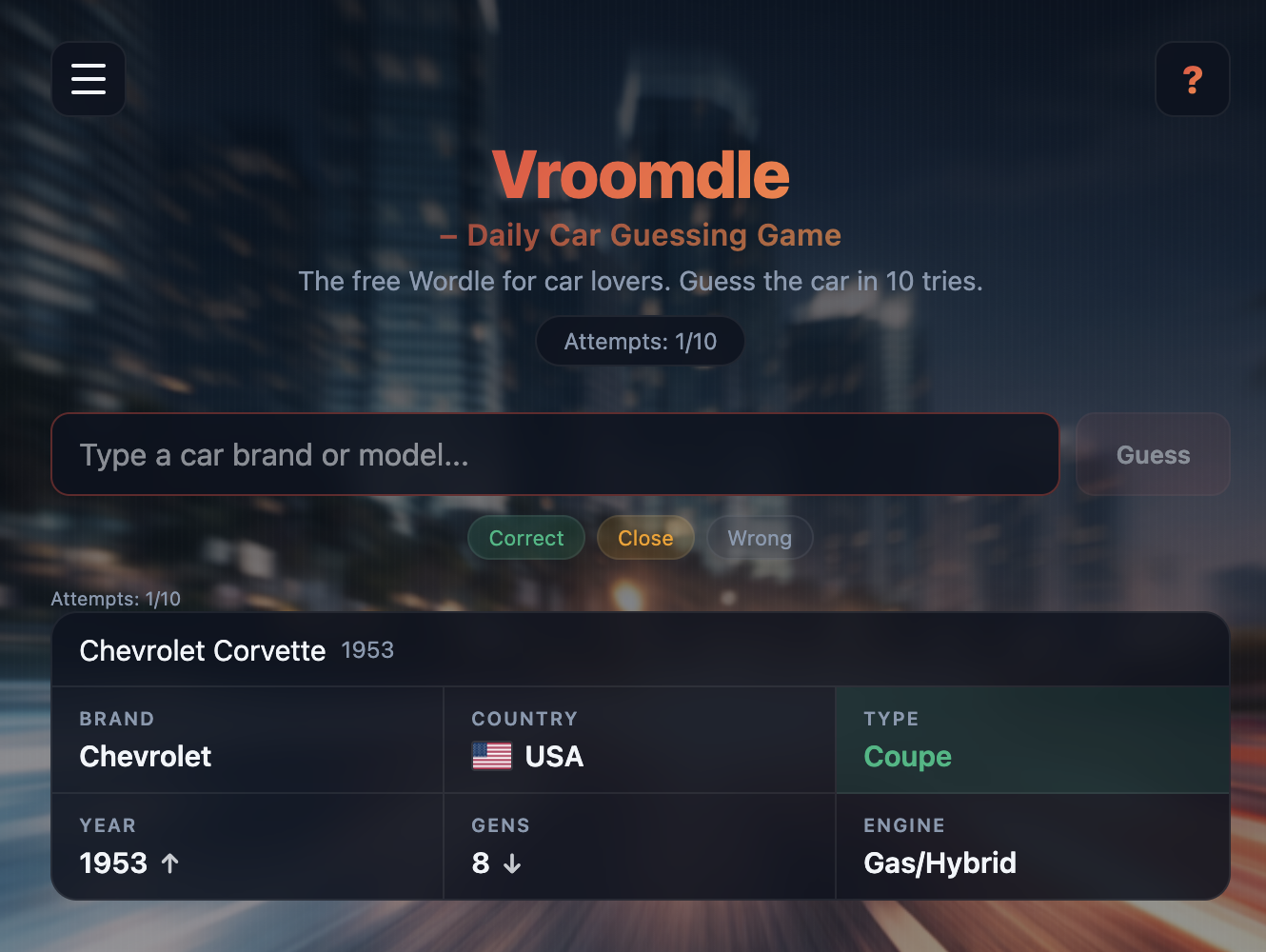Select the Vroomdle logo title
The image size is (1266, 952).
pyautogui.click(x=640, y=174)
